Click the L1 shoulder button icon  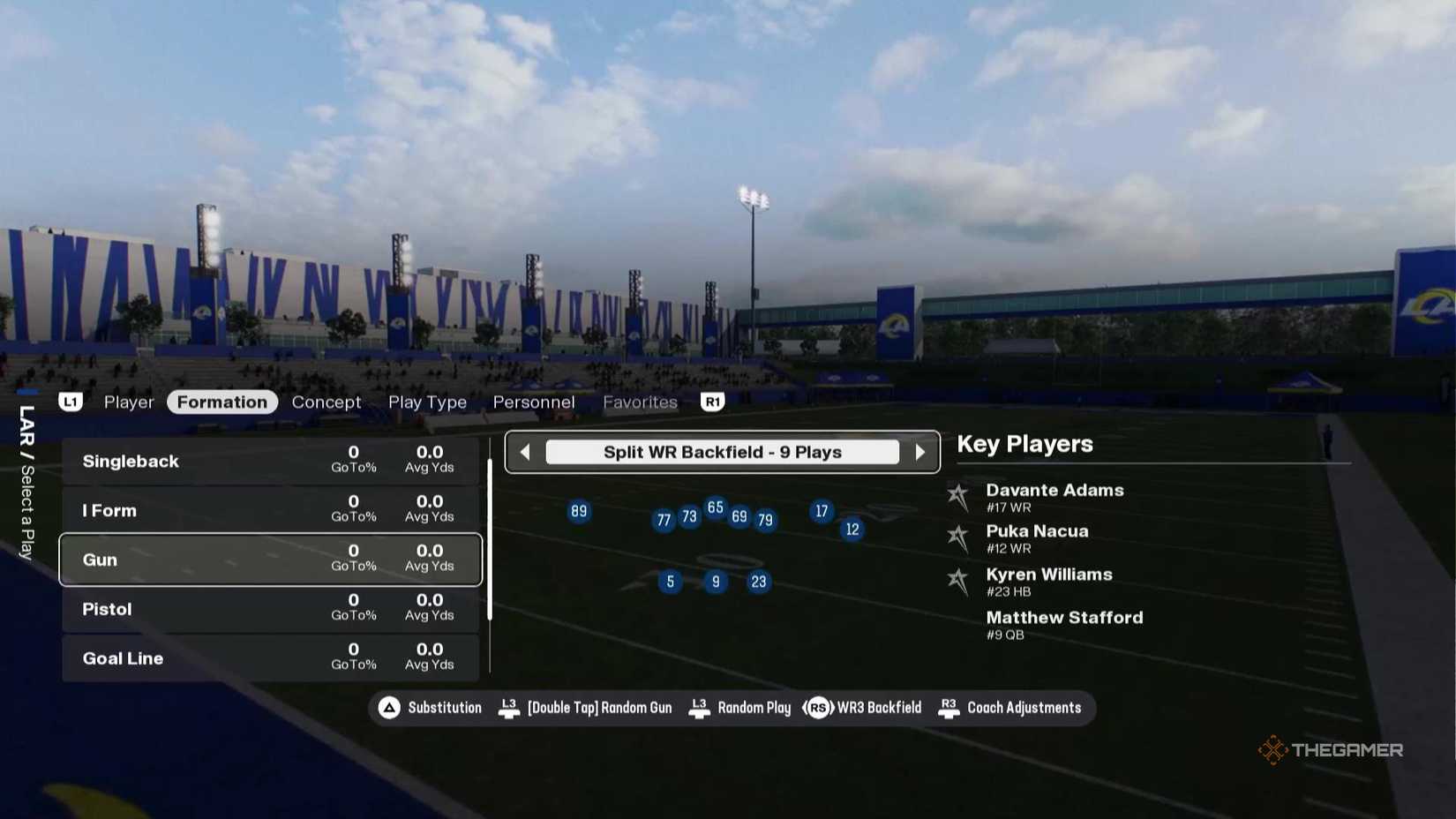click(71, 402)
